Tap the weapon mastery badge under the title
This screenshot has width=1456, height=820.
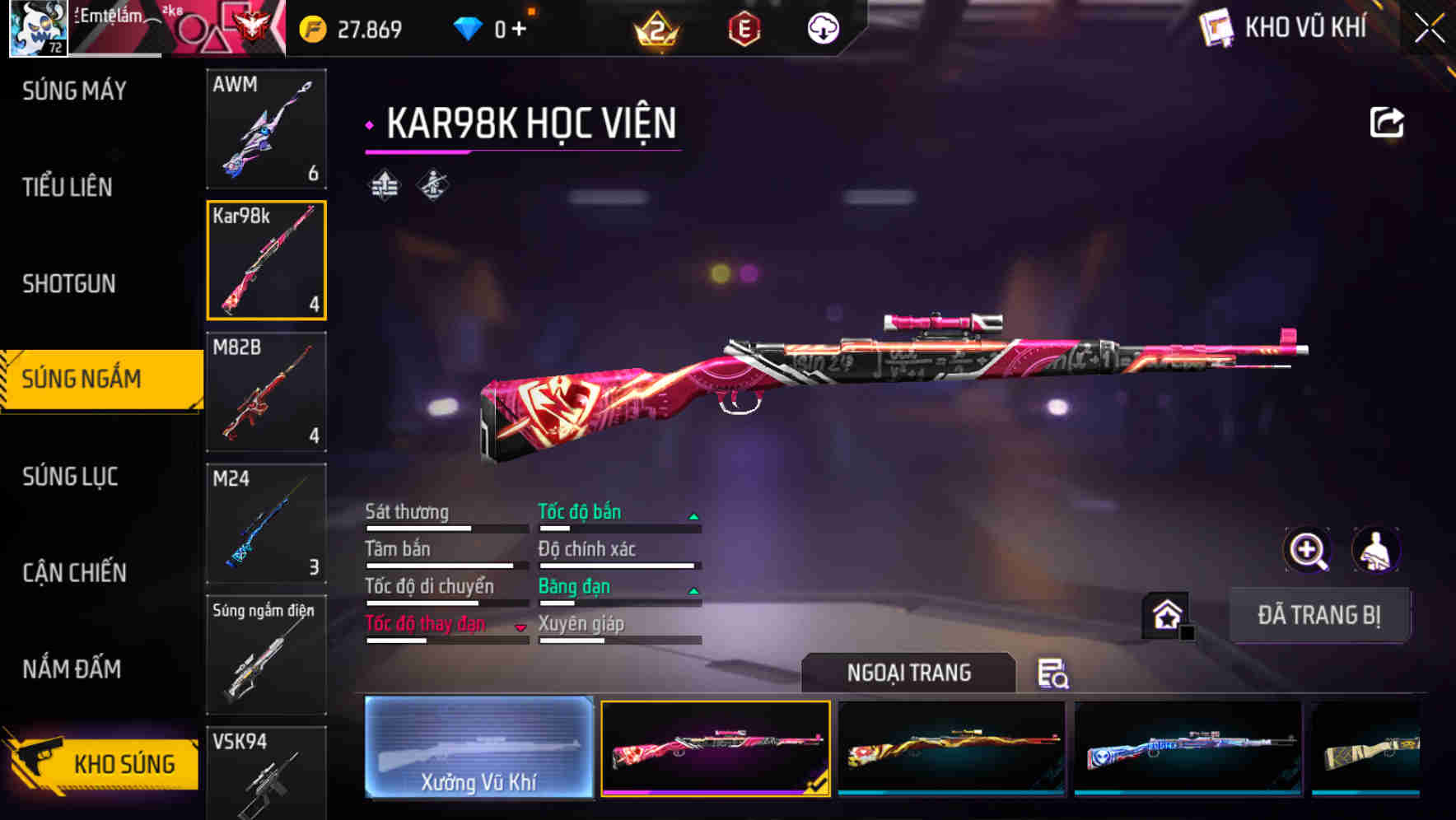432,185
